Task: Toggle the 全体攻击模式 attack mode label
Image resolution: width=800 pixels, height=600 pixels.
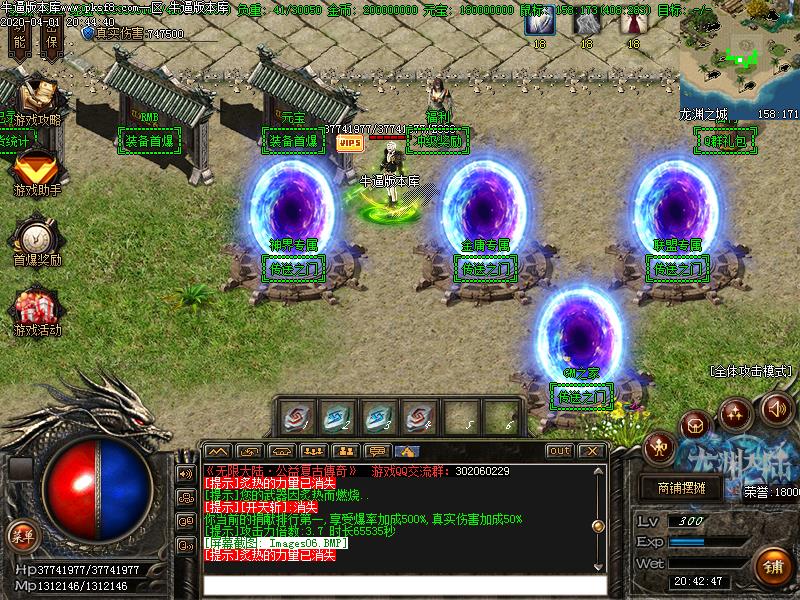Action: point(751,370)
